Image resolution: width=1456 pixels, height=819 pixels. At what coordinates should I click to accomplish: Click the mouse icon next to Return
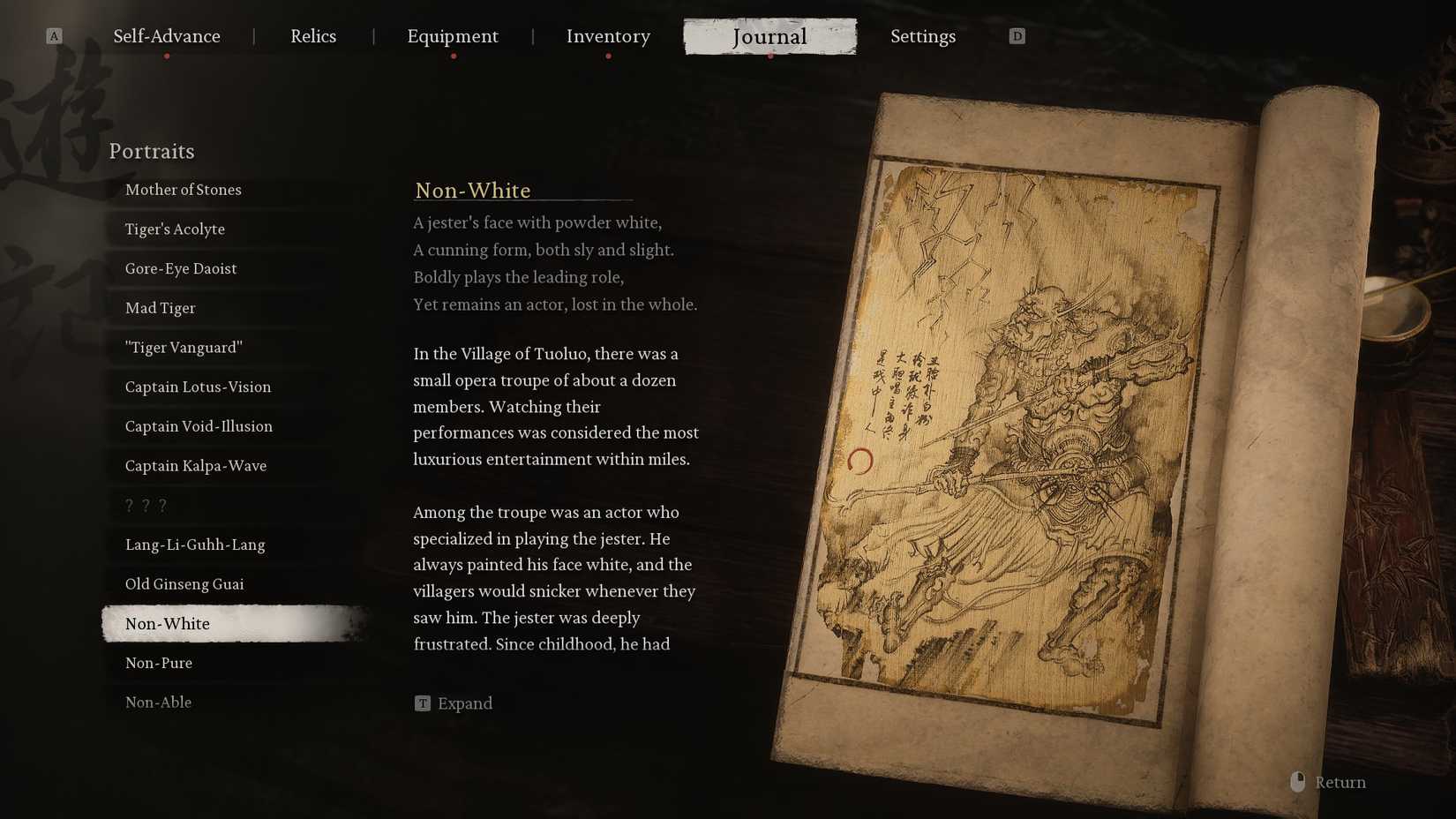pyautogui.click(x=1296, y=782)
